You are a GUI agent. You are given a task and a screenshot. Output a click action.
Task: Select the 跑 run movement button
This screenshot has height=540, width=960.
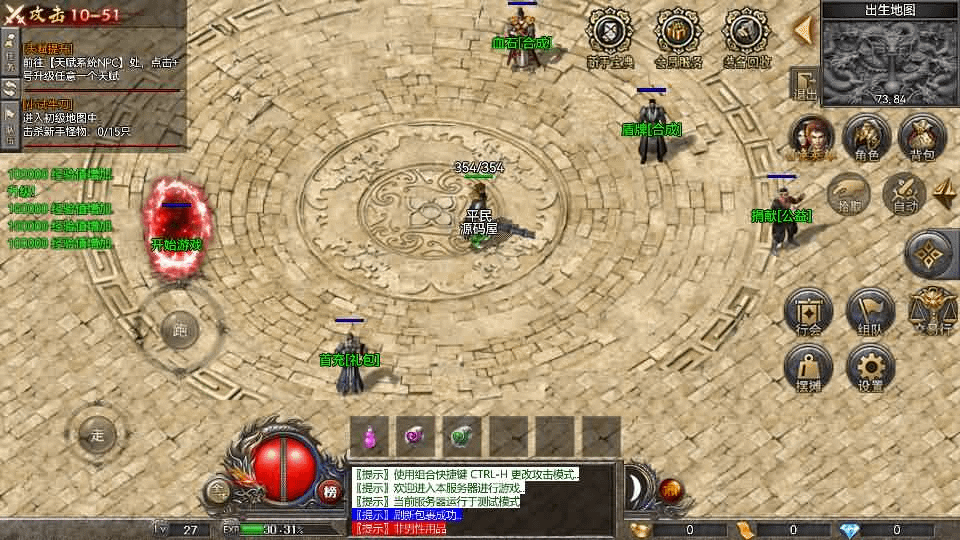pyautogui.click(x=180, y=329)
